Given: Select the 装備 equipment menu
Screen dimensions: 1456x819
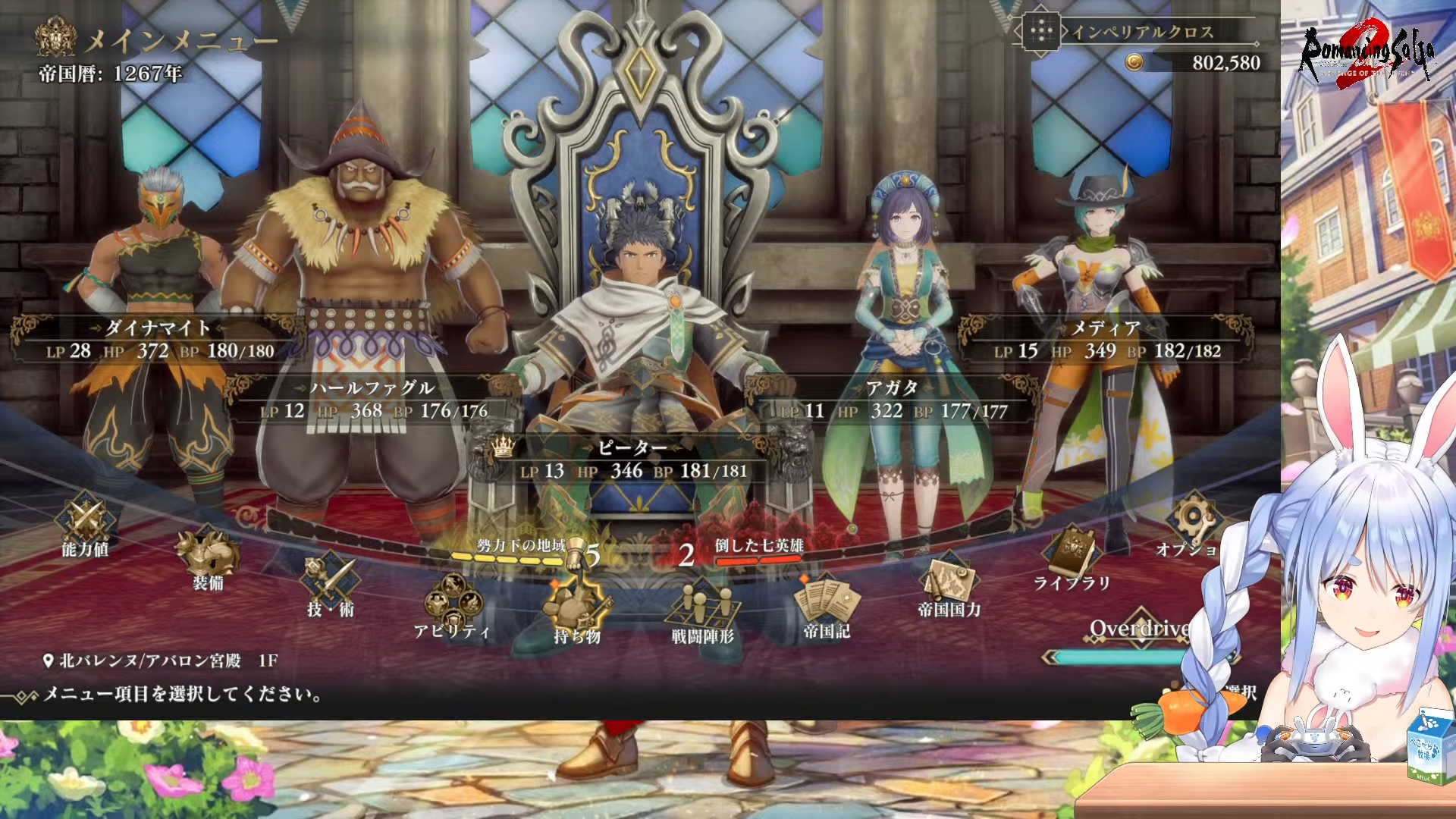Looking at the screenshot, I should pos(208,559).
